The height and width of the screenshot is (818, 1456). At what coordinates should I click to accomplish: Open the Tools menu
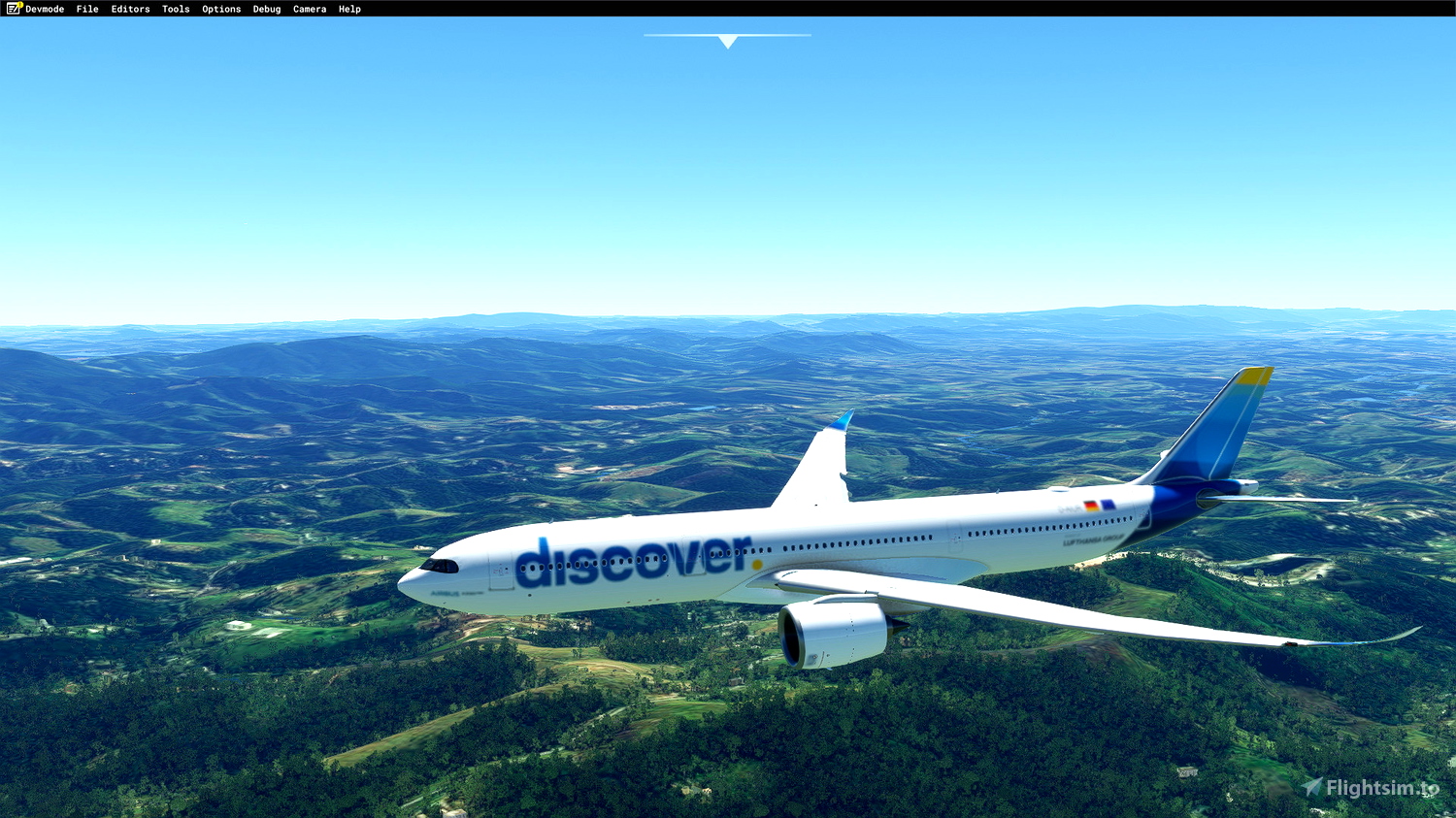click(x=175, y=9)
